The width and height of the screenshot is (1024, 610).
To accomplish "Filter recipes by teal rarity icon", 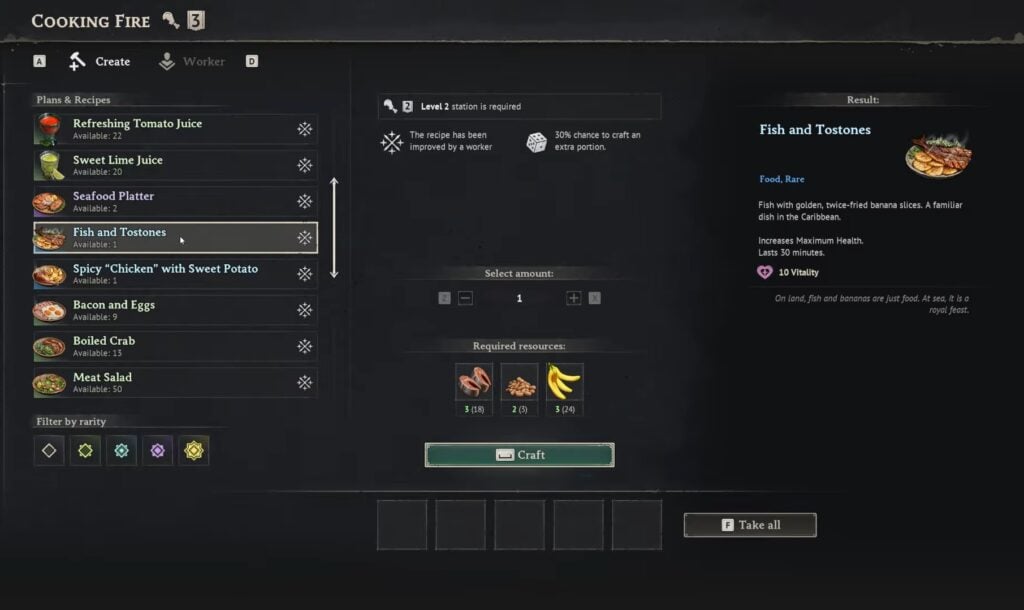I will coord(121,451).
